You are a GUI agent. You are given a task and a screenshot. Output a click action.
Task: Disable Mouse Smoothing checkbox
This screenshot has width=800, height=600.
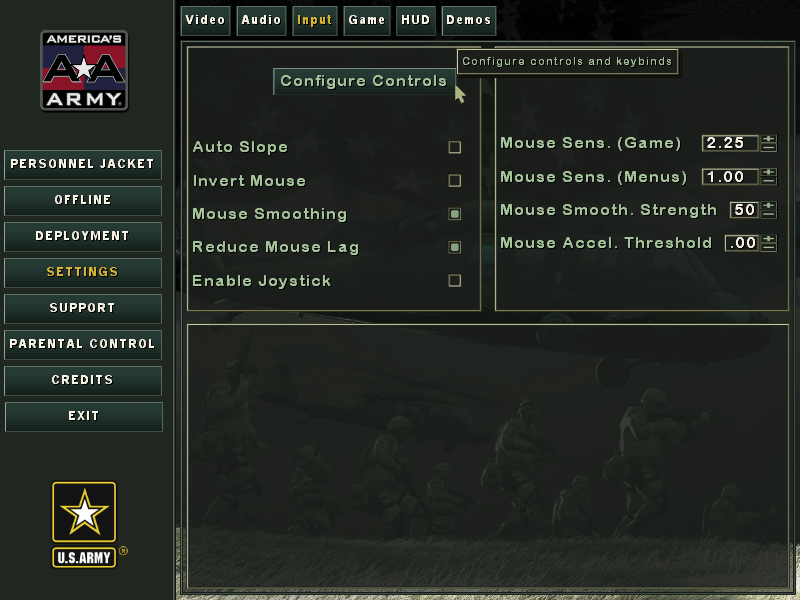(455, 214)
